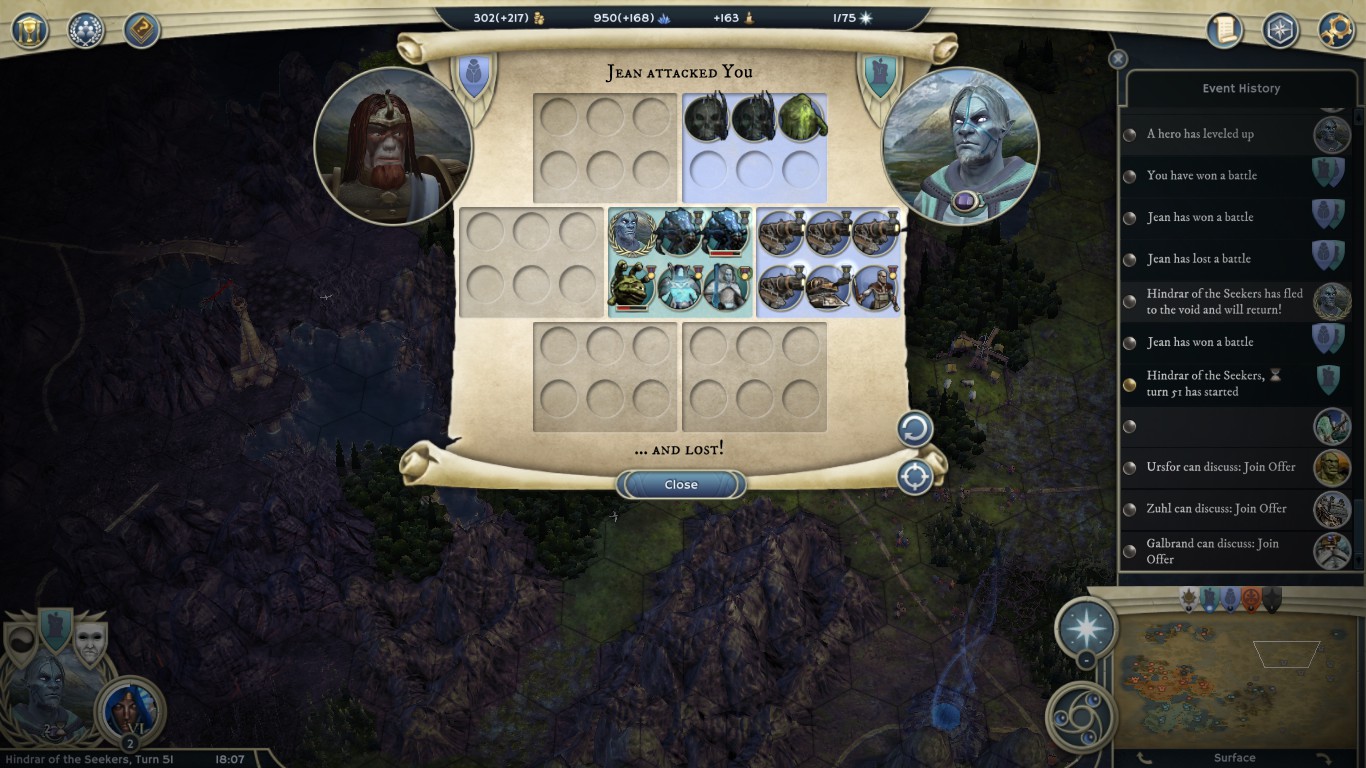Toggle the Surface layer selector below minimap
Viewport: 1366px width, 768px height.
coord(1234,758)
